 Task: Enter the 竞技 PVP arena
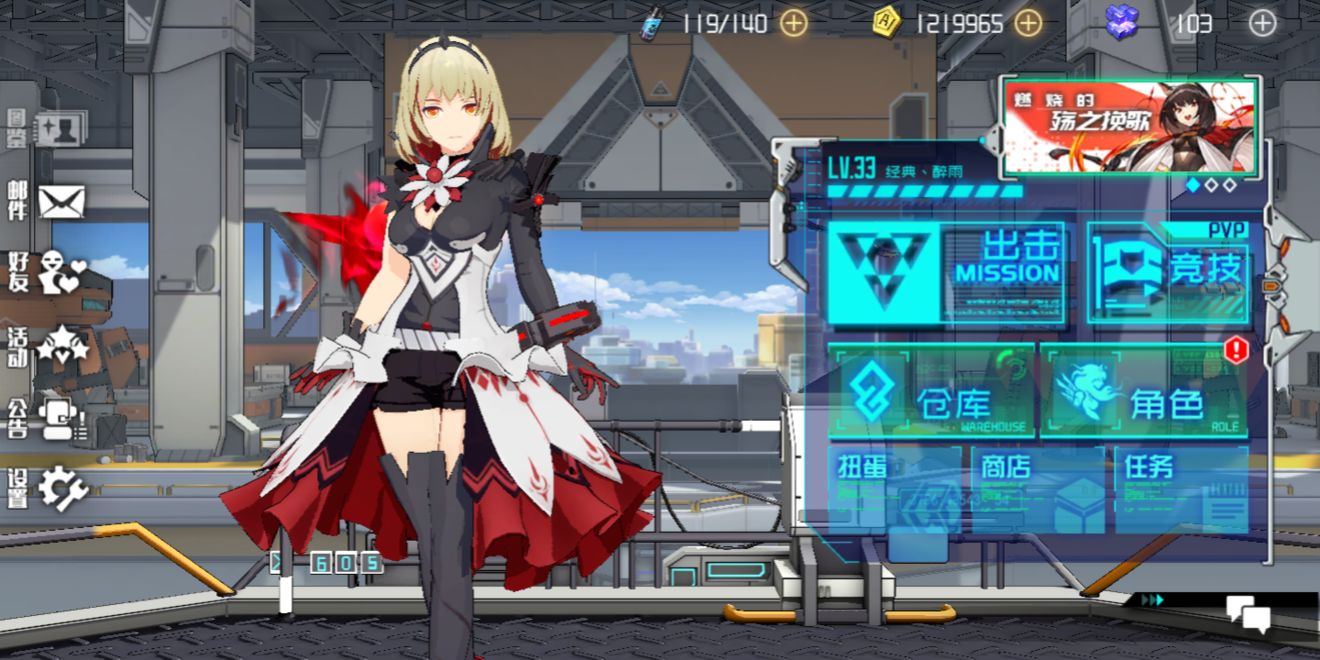(1168, 272)
